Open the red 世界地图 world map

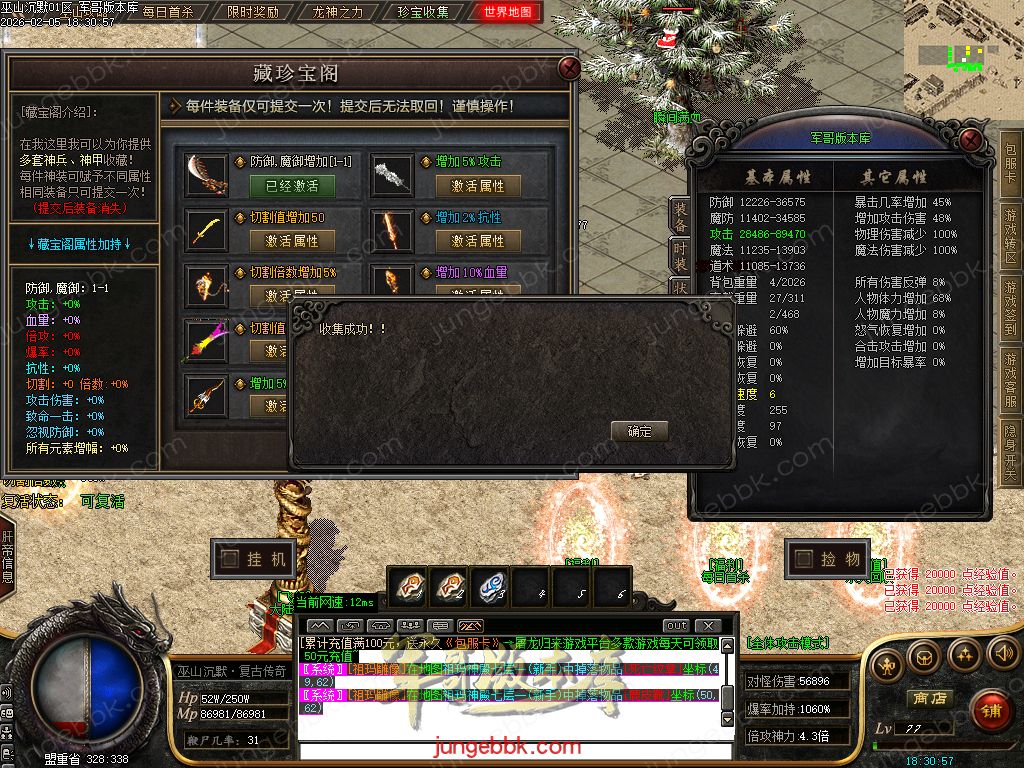[x=507, y=13]
